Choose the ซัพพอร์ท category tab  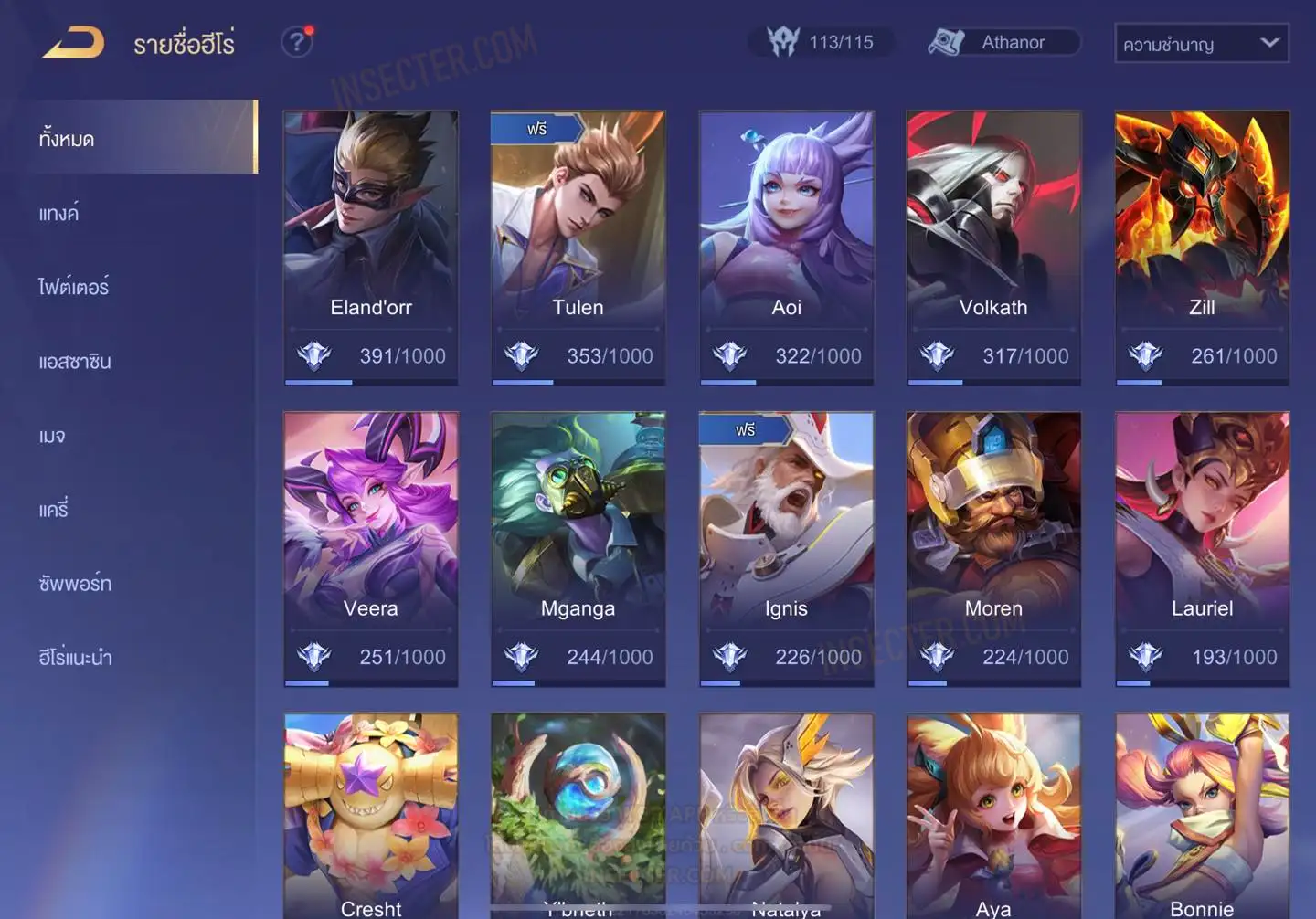(75, 584)
